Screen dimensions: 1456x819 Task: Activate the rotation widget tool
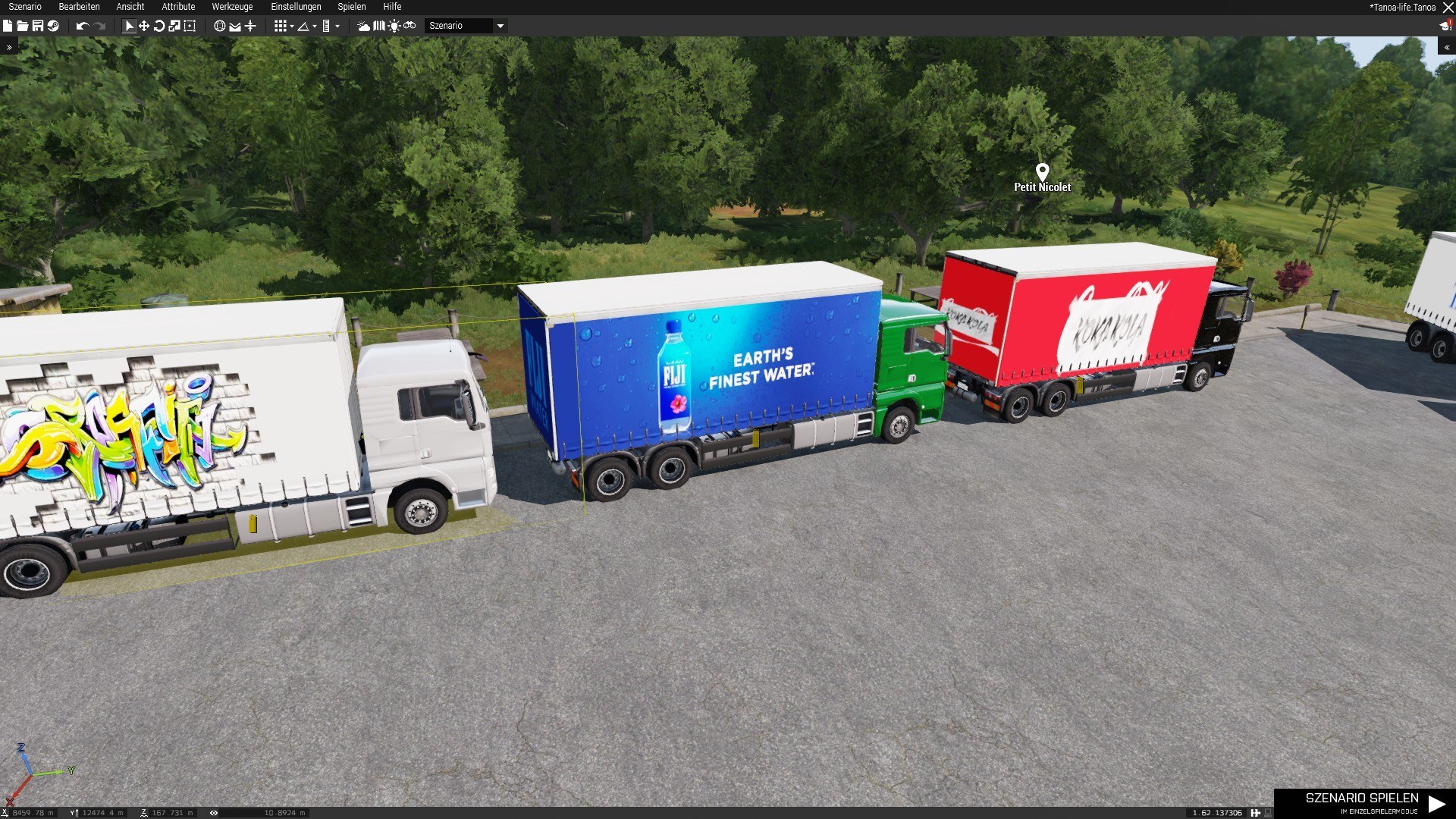(159, 26)
